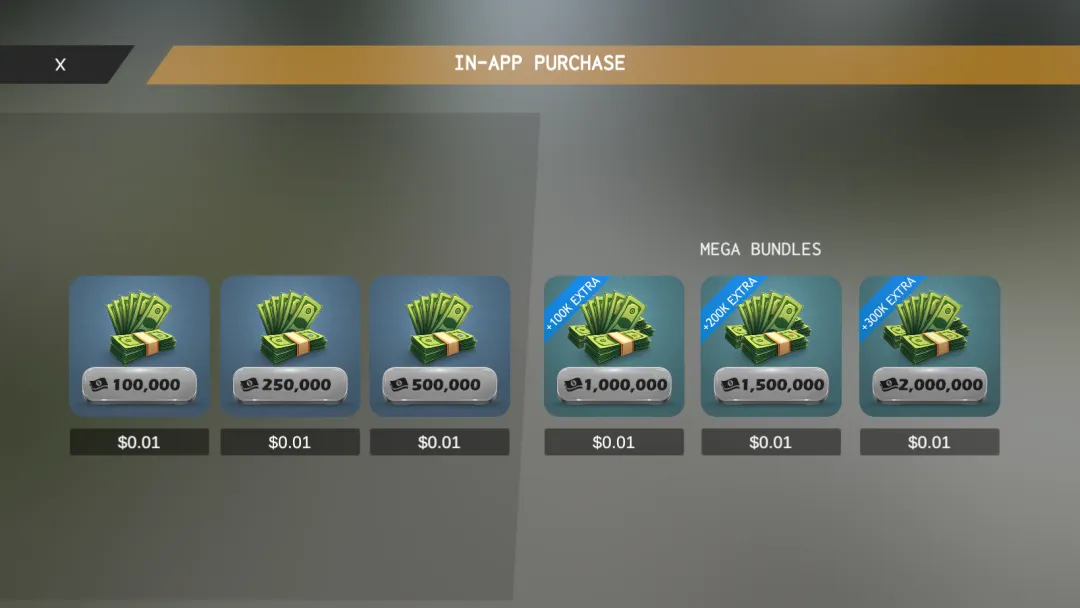Click the $0.01 price button under 100,000 pack

tap(139, 442)
